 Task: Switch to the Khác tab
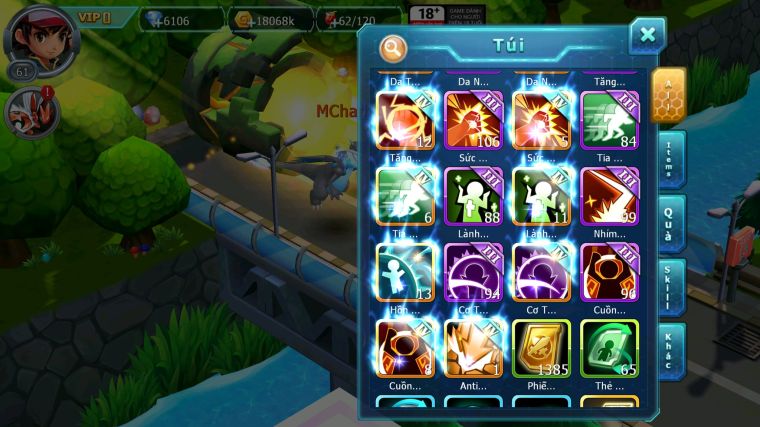pos(670,350)
